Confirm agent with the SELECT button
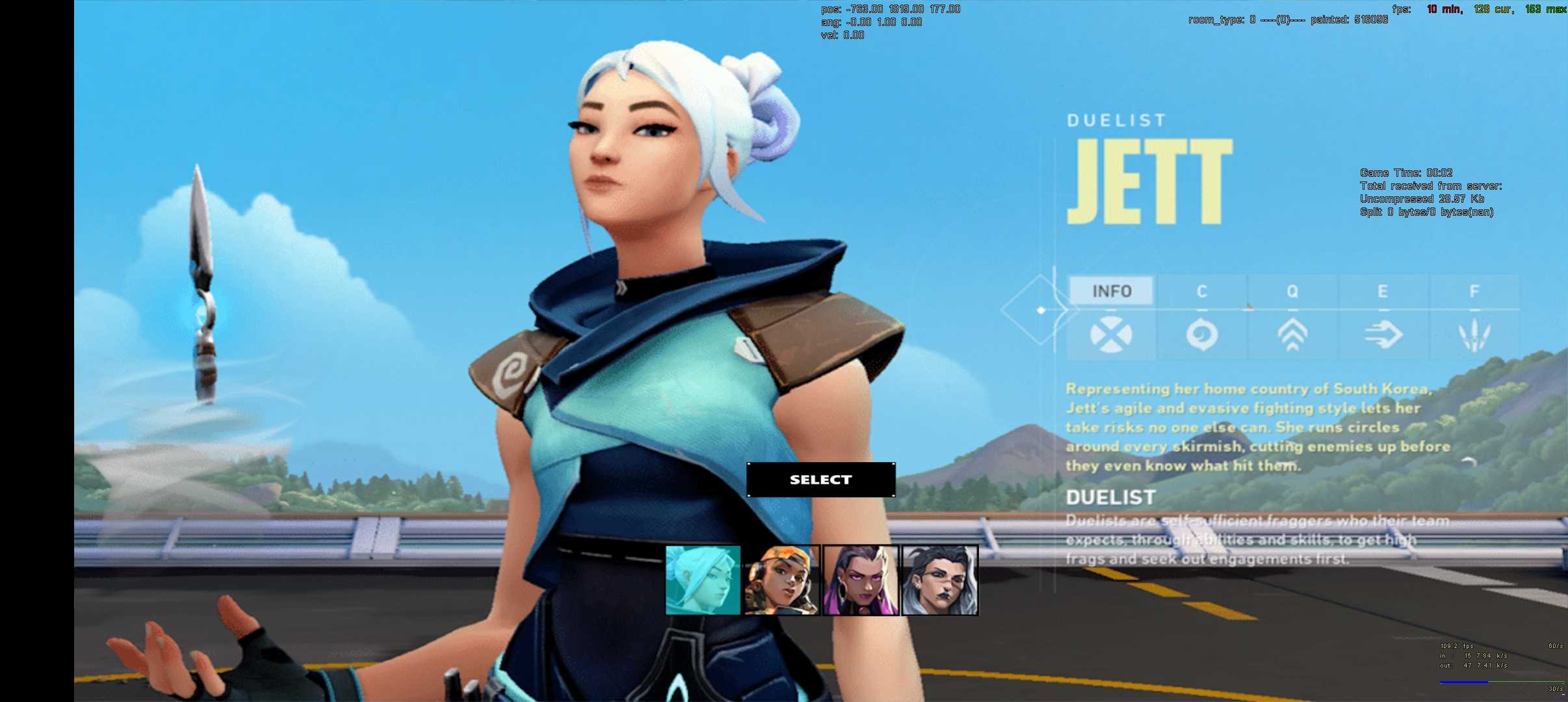 [820, 480]
